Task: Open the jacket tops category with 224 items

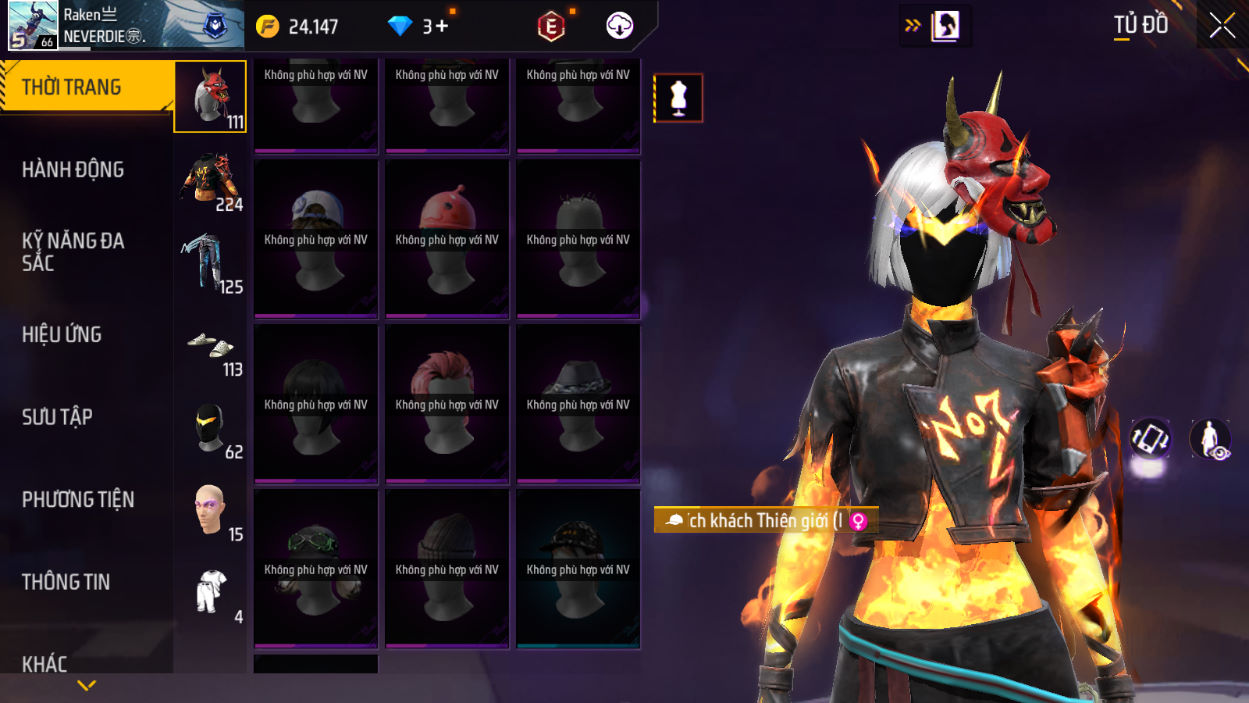Action: 210,180
